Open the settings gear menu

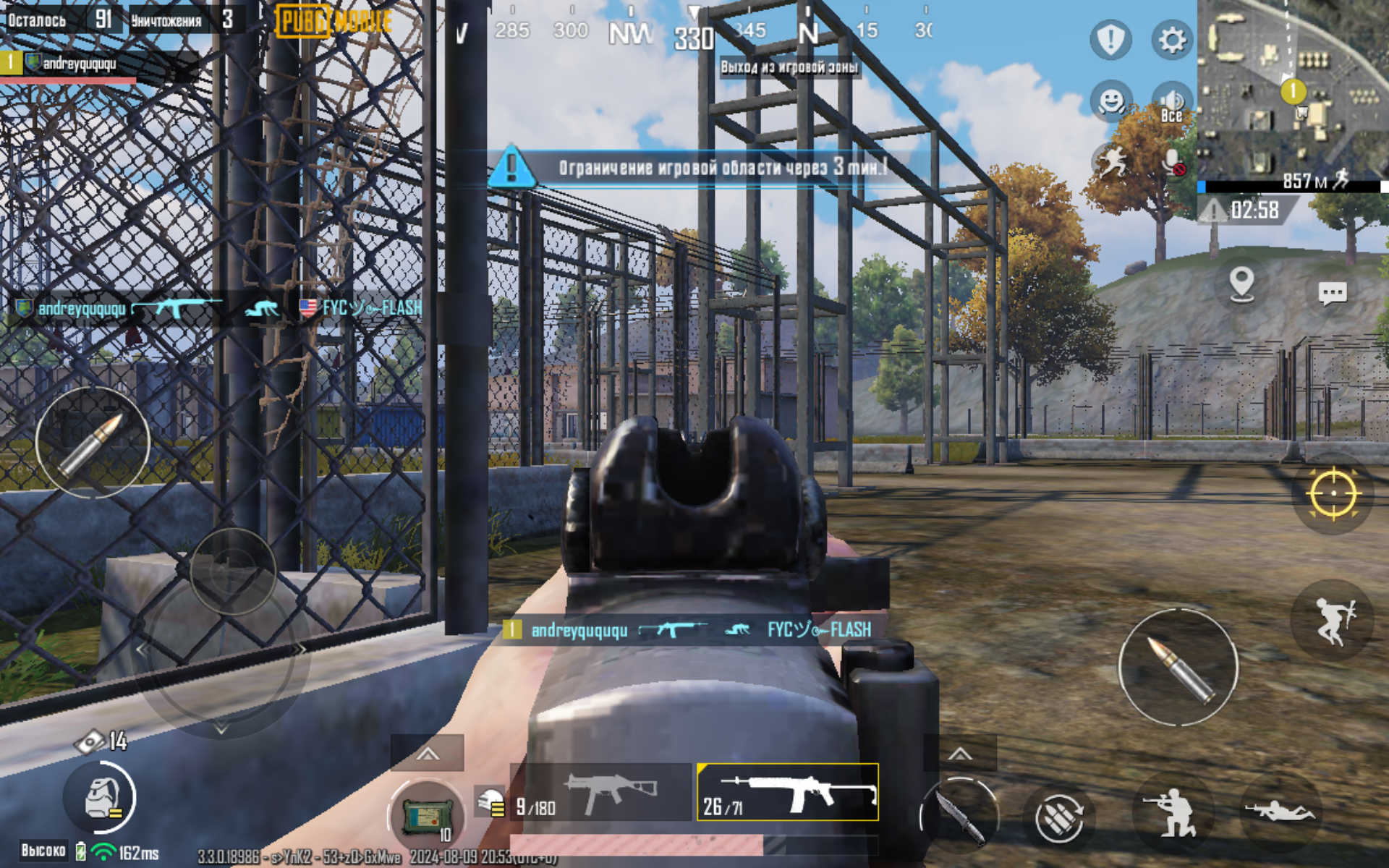point(1171,40)
